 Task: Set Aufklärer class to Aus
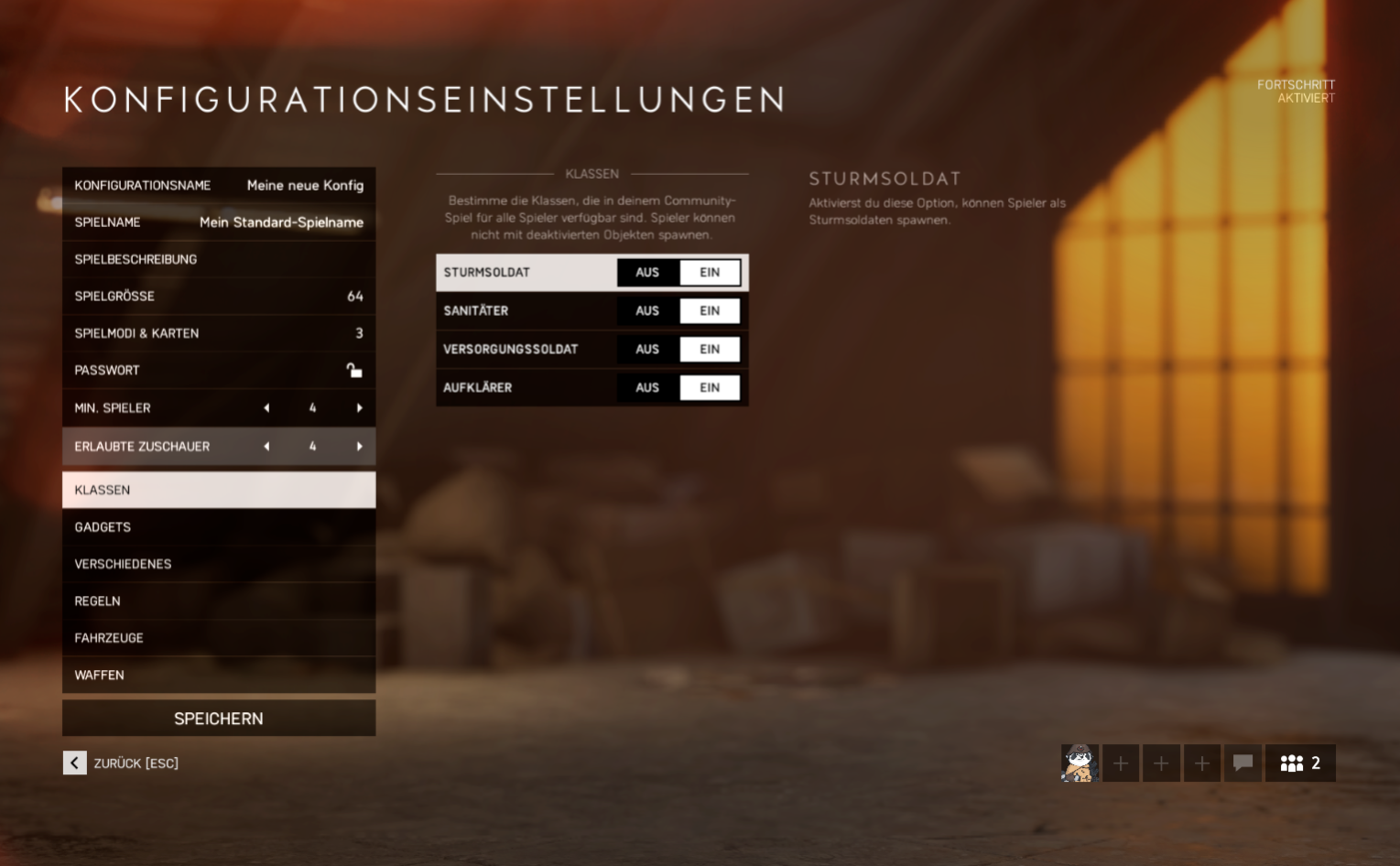coord(647,388)
